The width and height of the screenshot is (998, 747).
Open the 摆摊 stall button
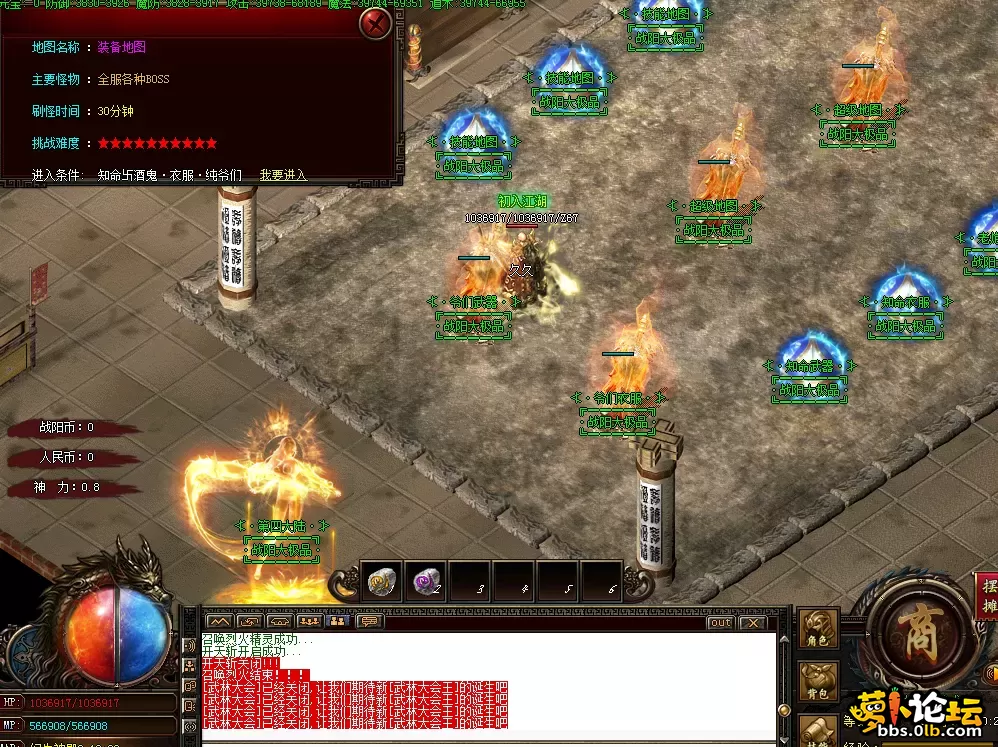986,597
